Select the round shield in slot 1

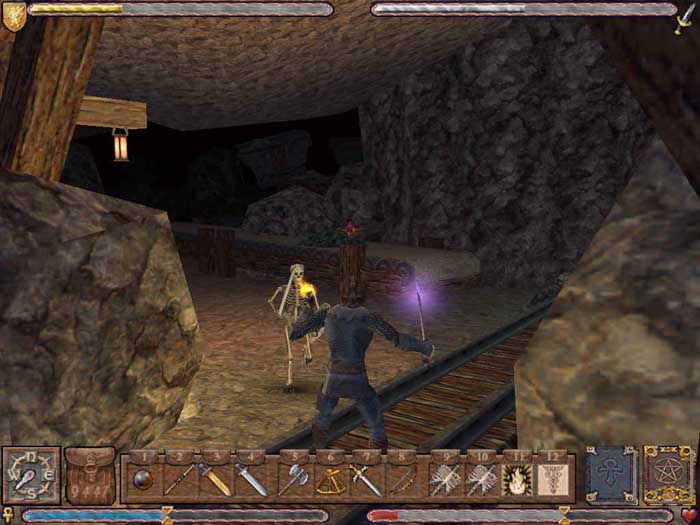click(143, 479)
